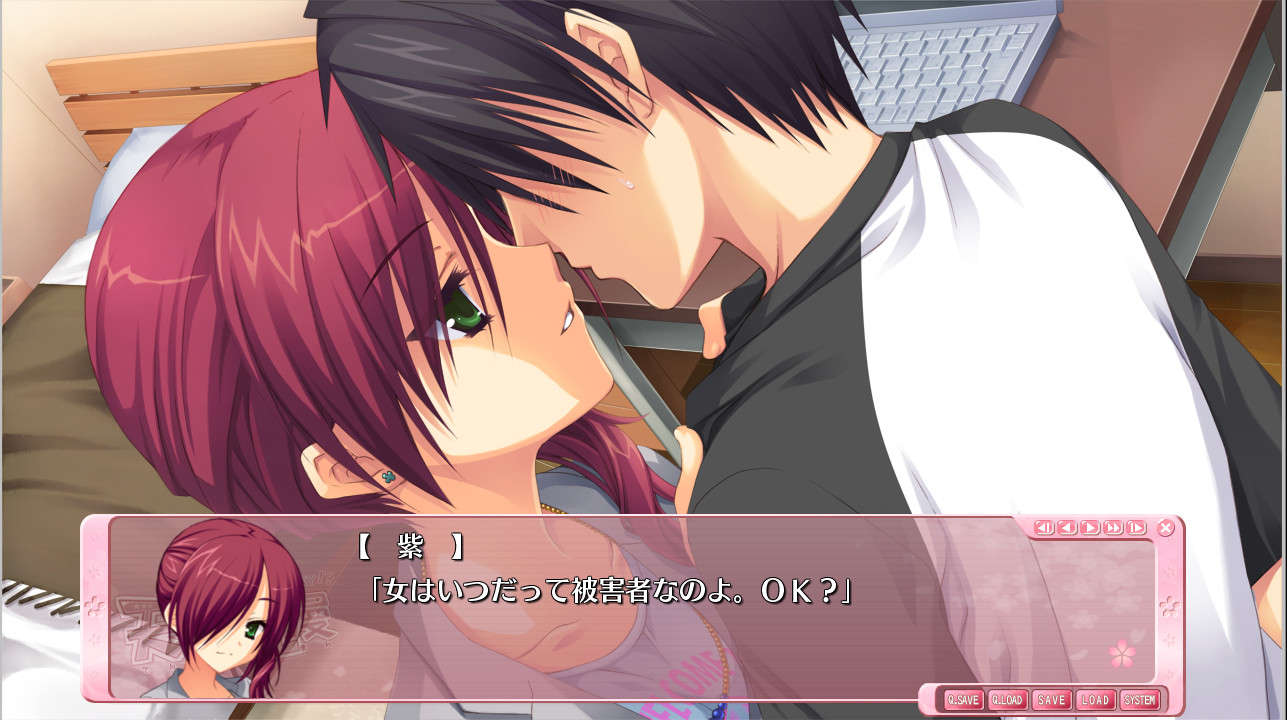The height and width of the screenshot is (720, 1287).
Task: Hide the dialogue window with the X button
Action: tap(1166, 528)
